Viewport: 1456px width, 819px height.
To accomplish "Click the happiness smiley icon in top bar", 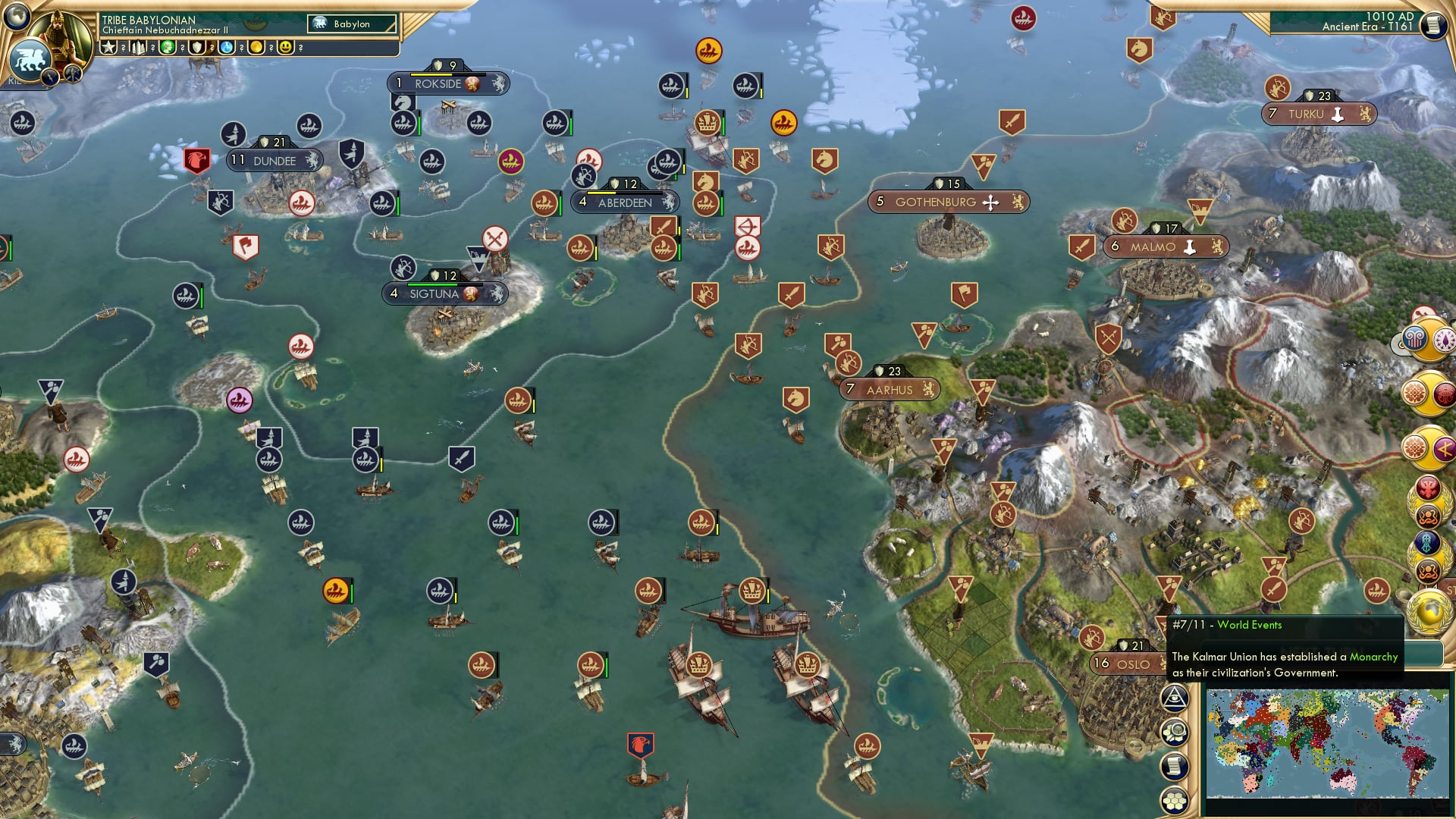I will click(286, 48).
